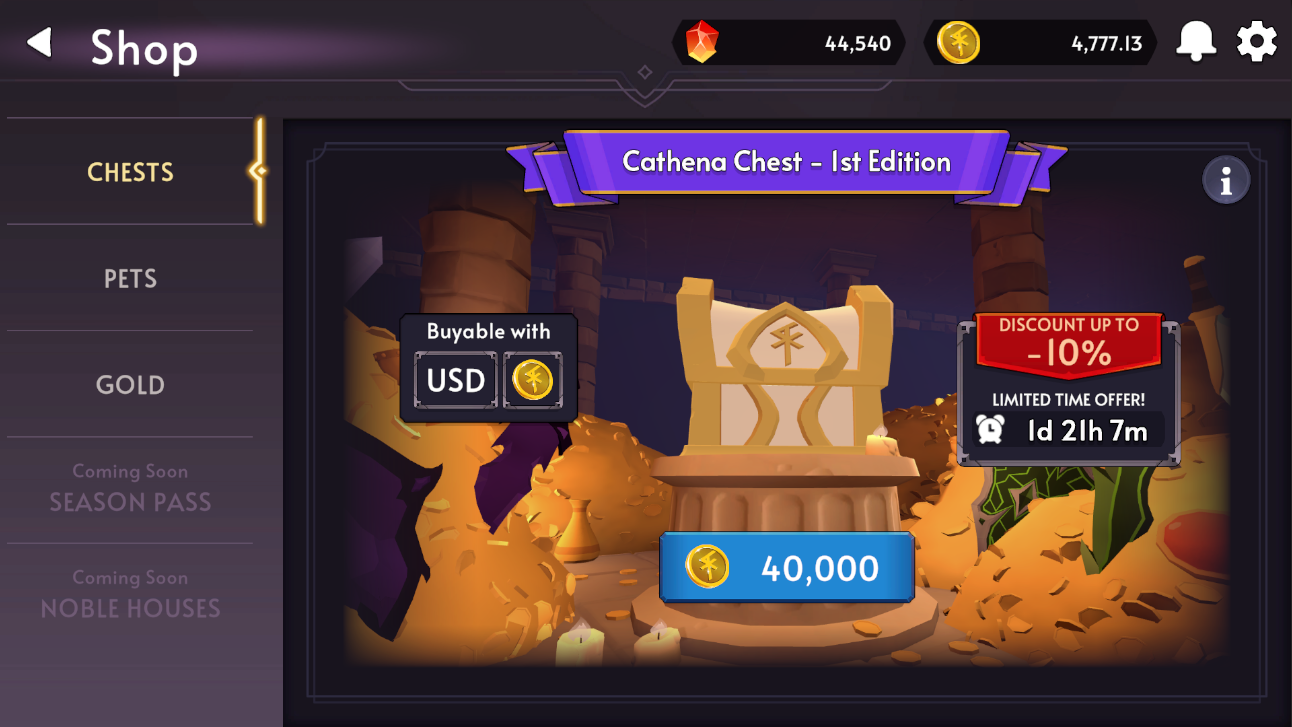Switch to the PETS tab
Screen dimensions: 1292x727
tap(130, 279)
